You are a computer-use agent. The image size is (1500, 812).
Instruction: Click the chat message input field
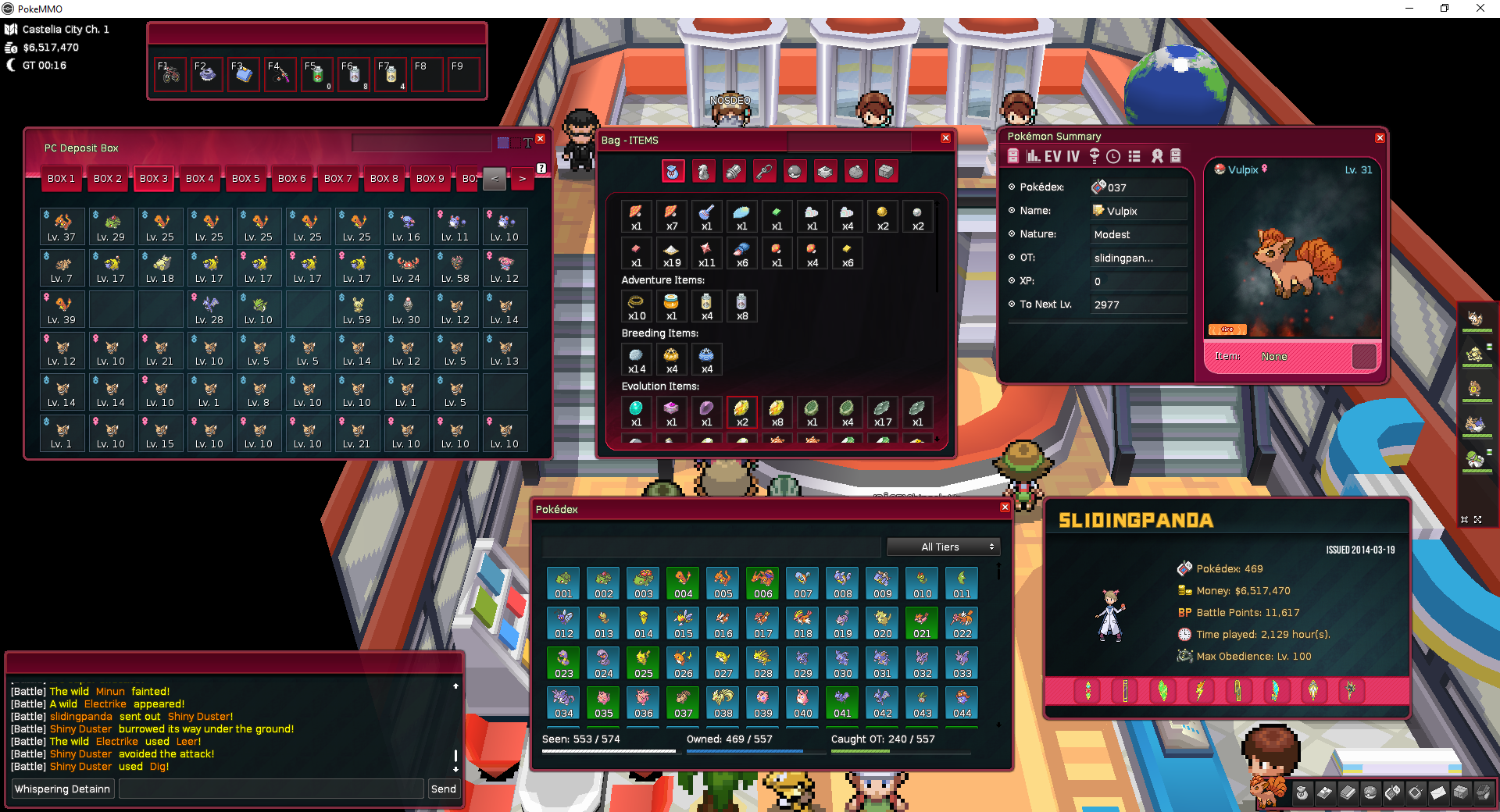pos(270,789)
